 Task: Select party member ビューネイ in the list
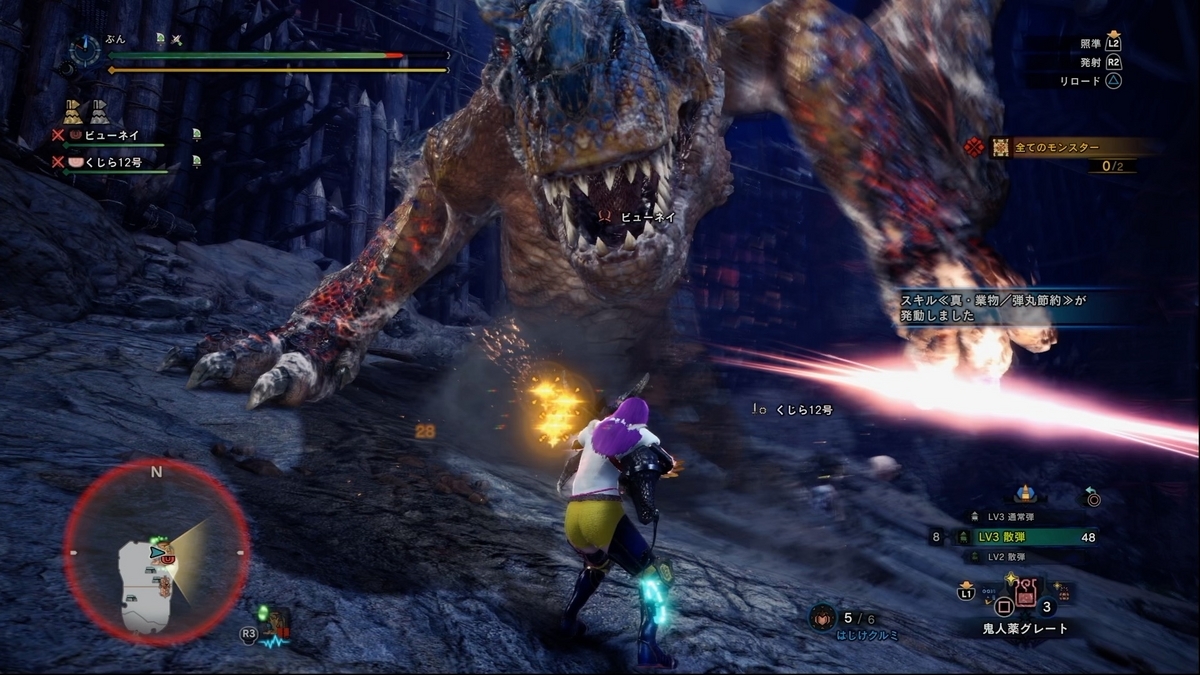(110, 134)
